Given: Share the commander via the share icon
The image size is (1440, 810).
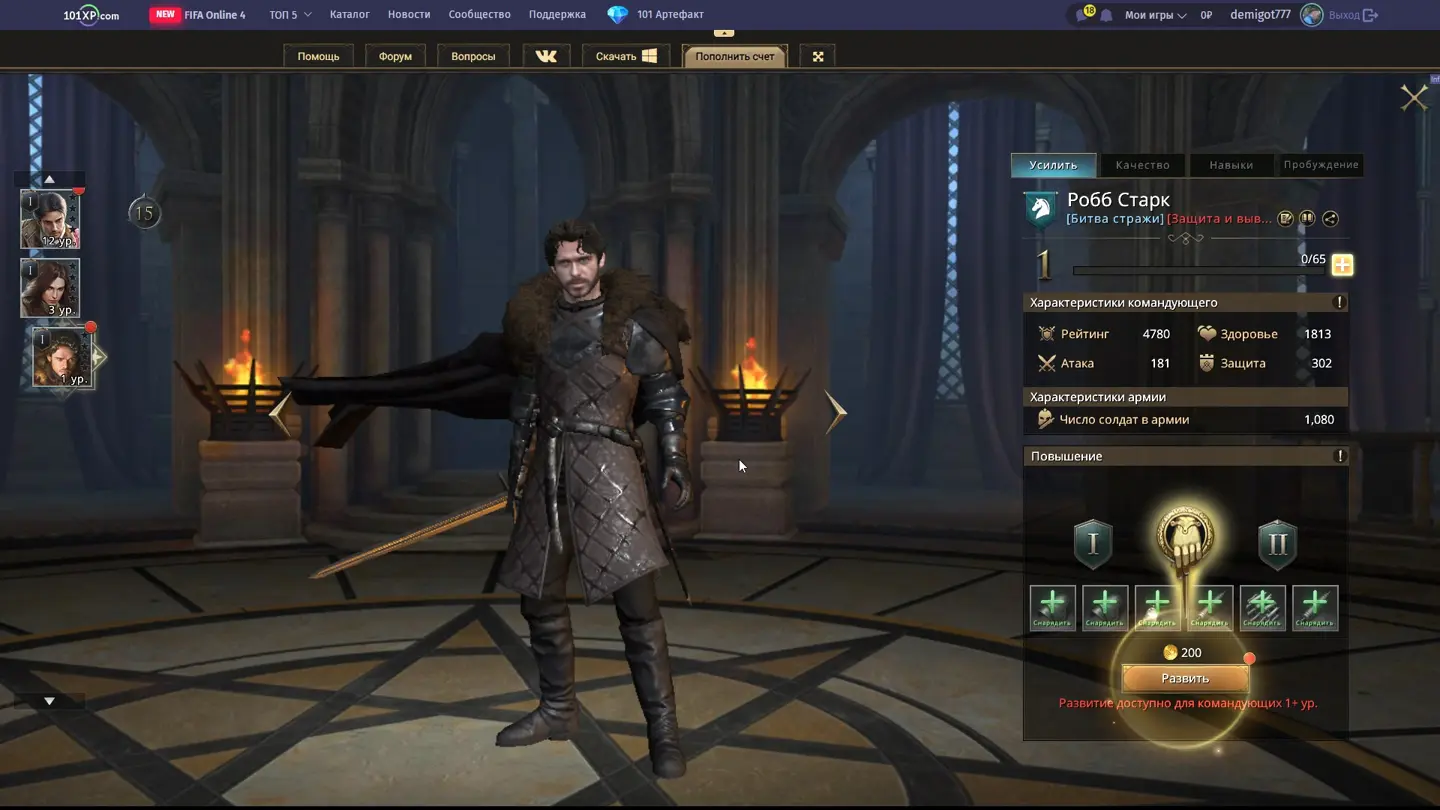Looking at the screenshot, I should 1330,219.
